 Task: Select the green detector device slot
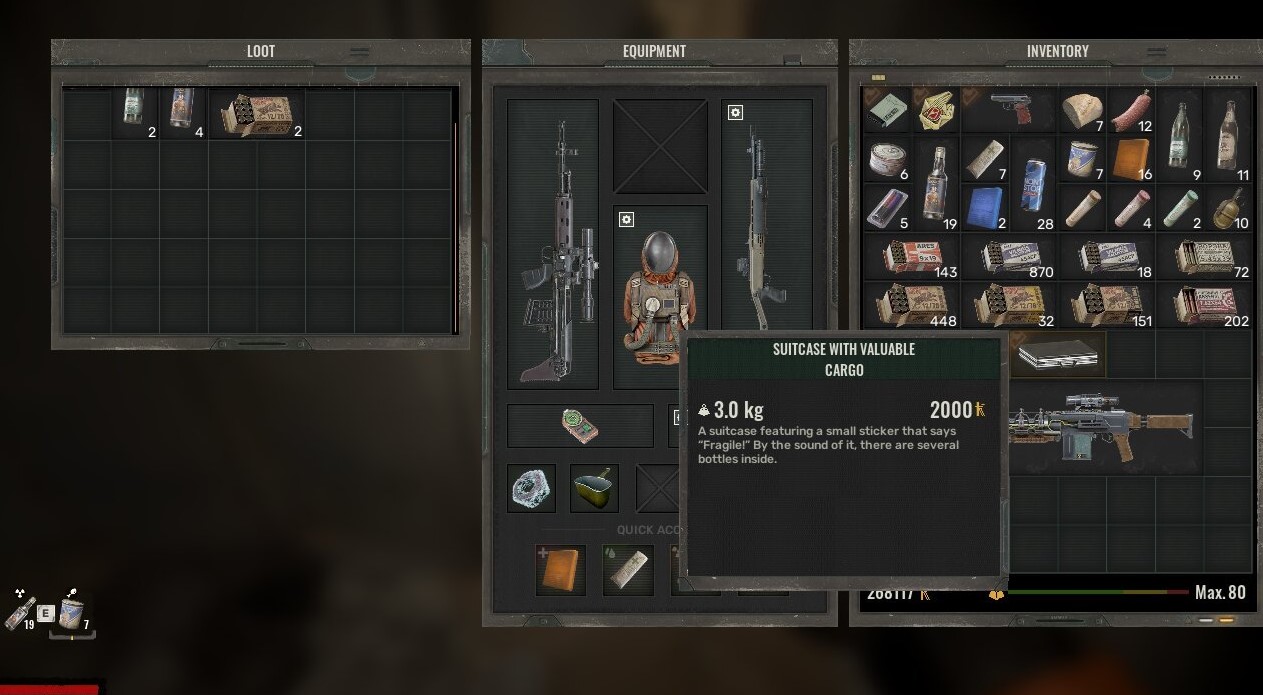click(x=580, y=425)
